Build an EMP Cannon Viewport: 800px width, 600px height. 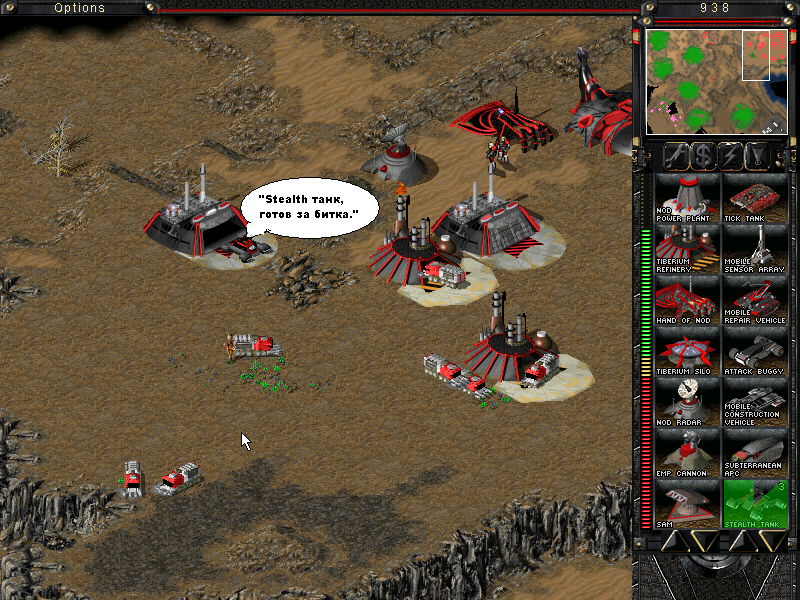coord(686,451)
